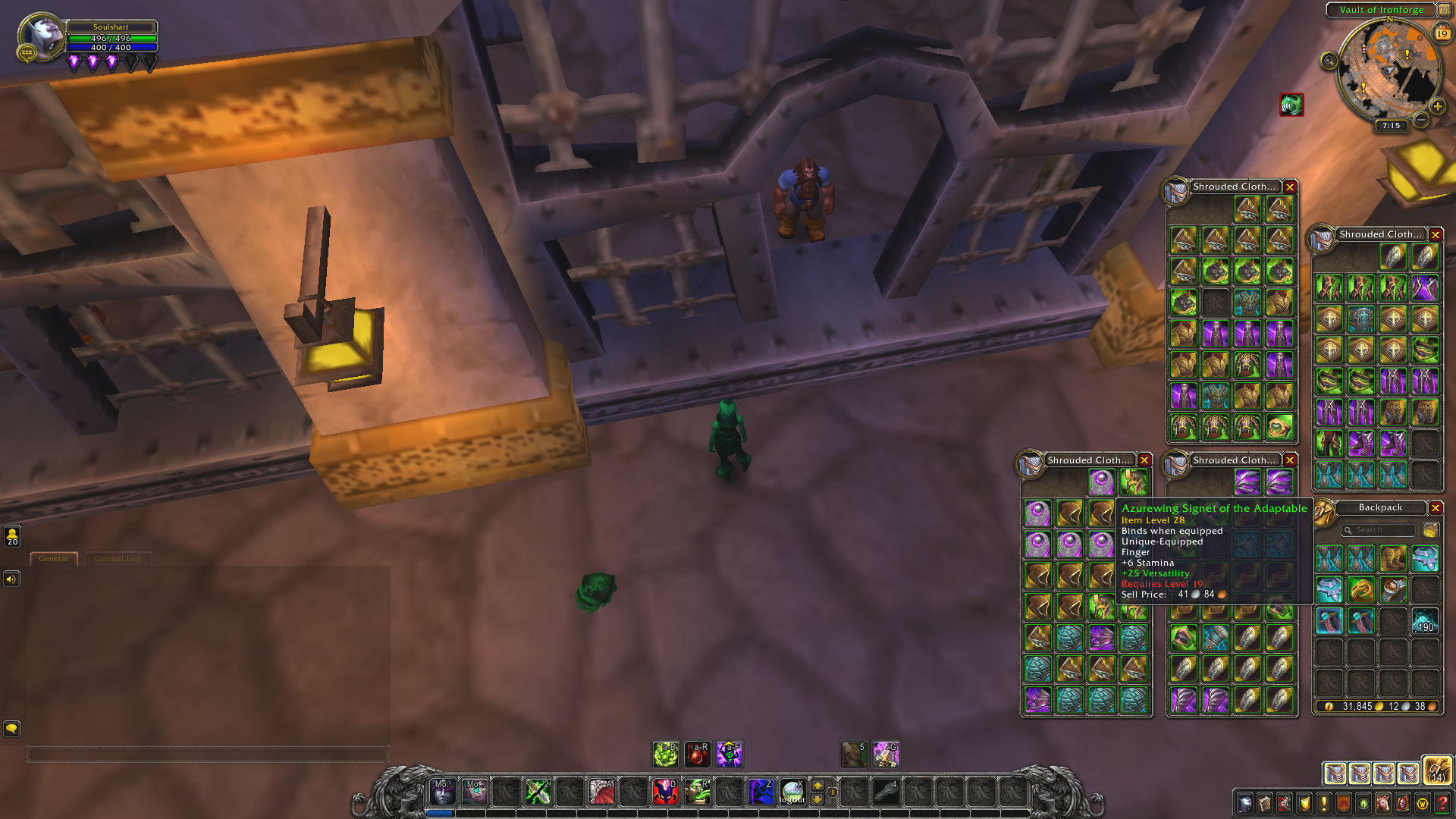This screenshot has height=819, width=1456.
Task: Open the social friends button showing 20
Action: point(12,536)
